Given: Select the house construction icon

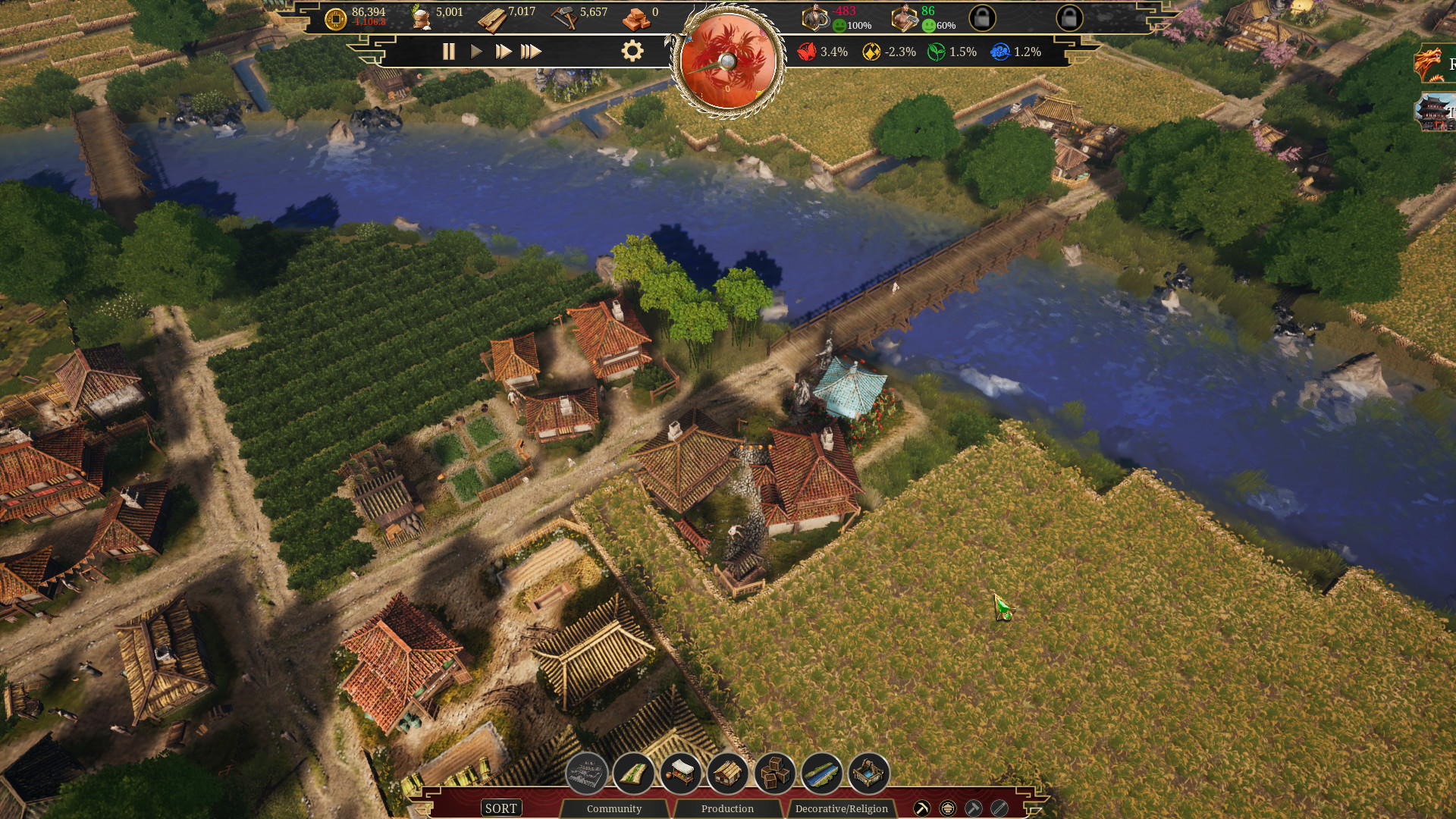Looking at the screenshot, I should 728,775.
